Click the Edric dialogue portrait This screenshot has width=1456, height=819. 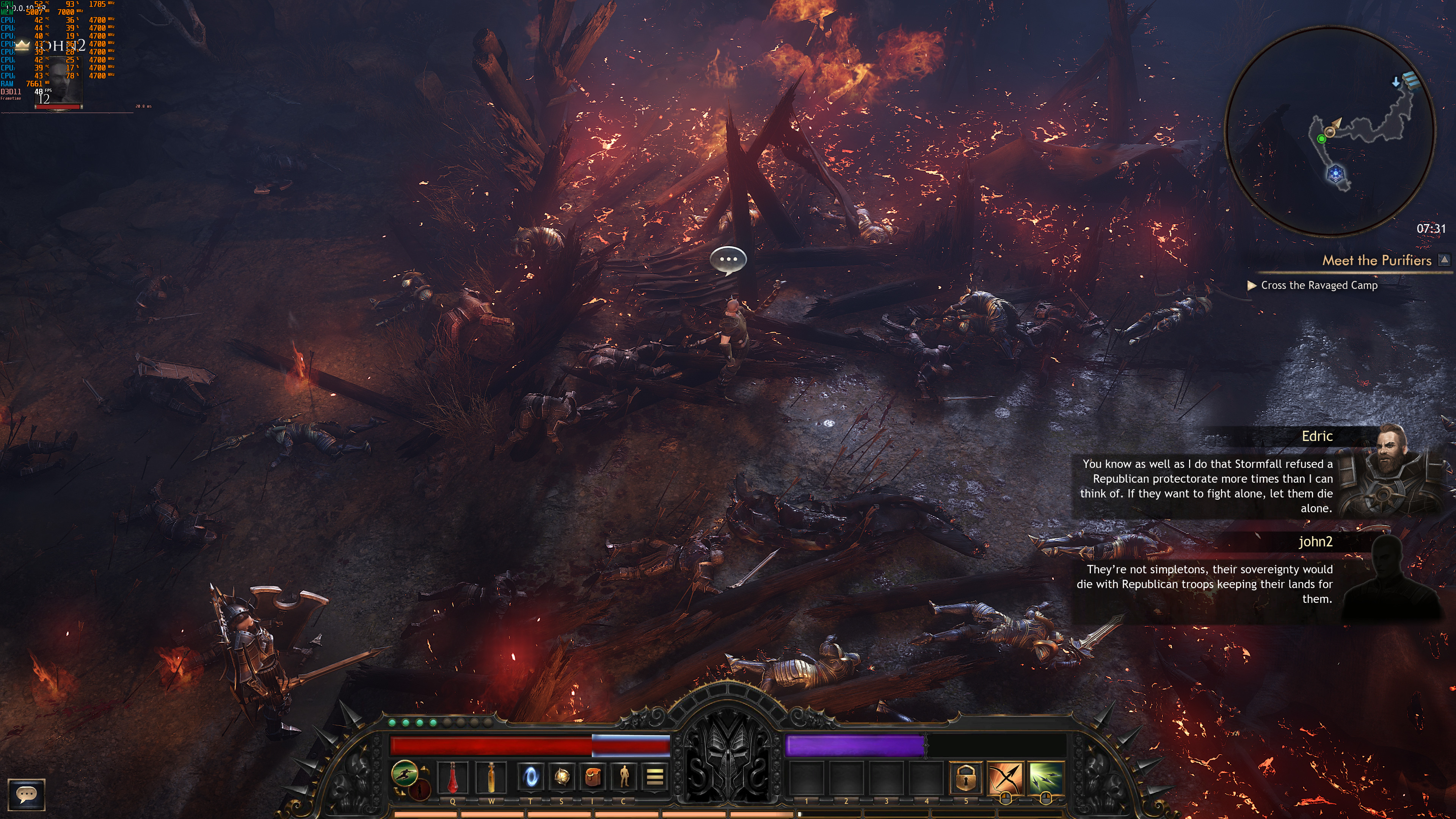[x=1390, y=469]
